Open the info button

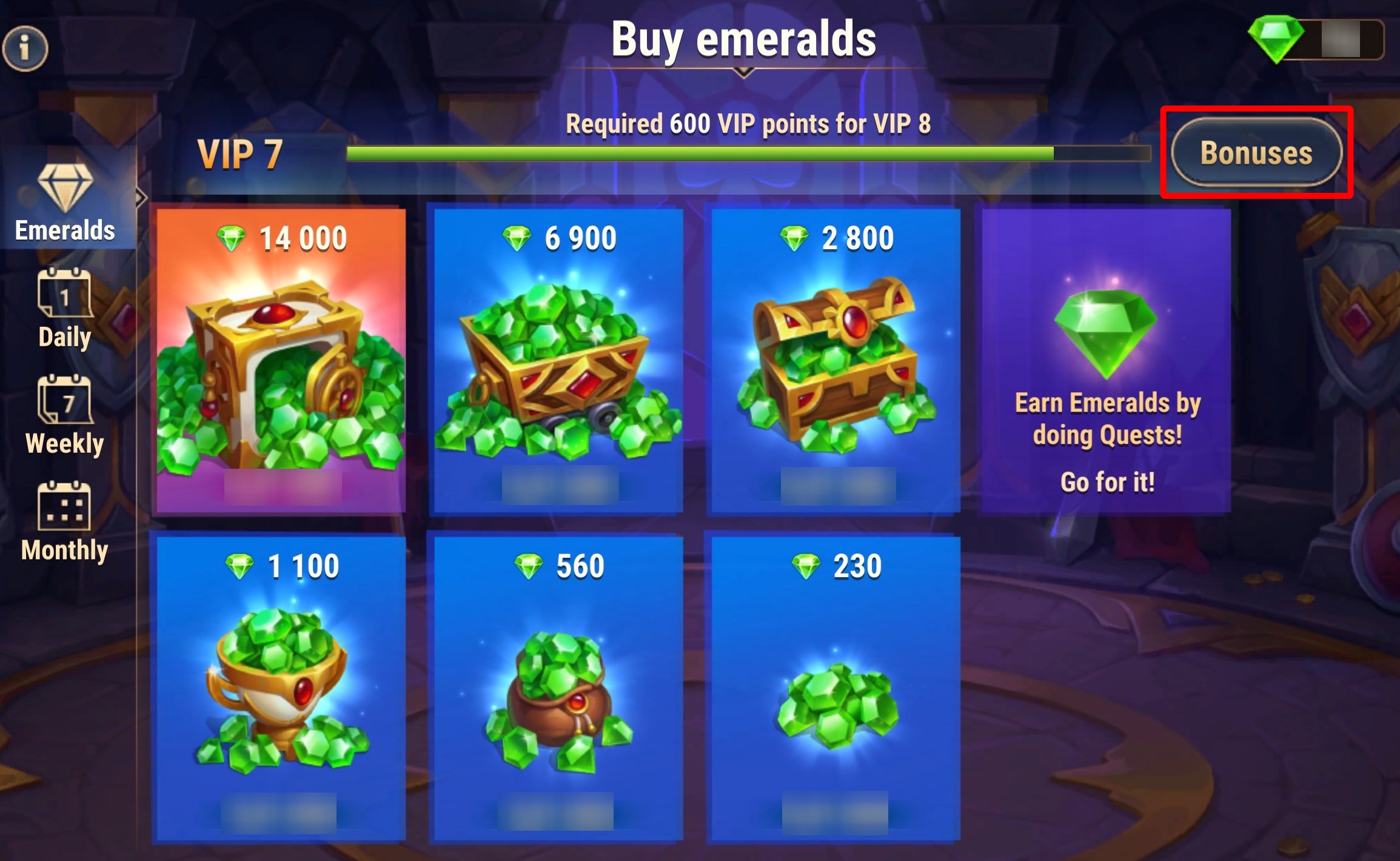coord(25,48)
